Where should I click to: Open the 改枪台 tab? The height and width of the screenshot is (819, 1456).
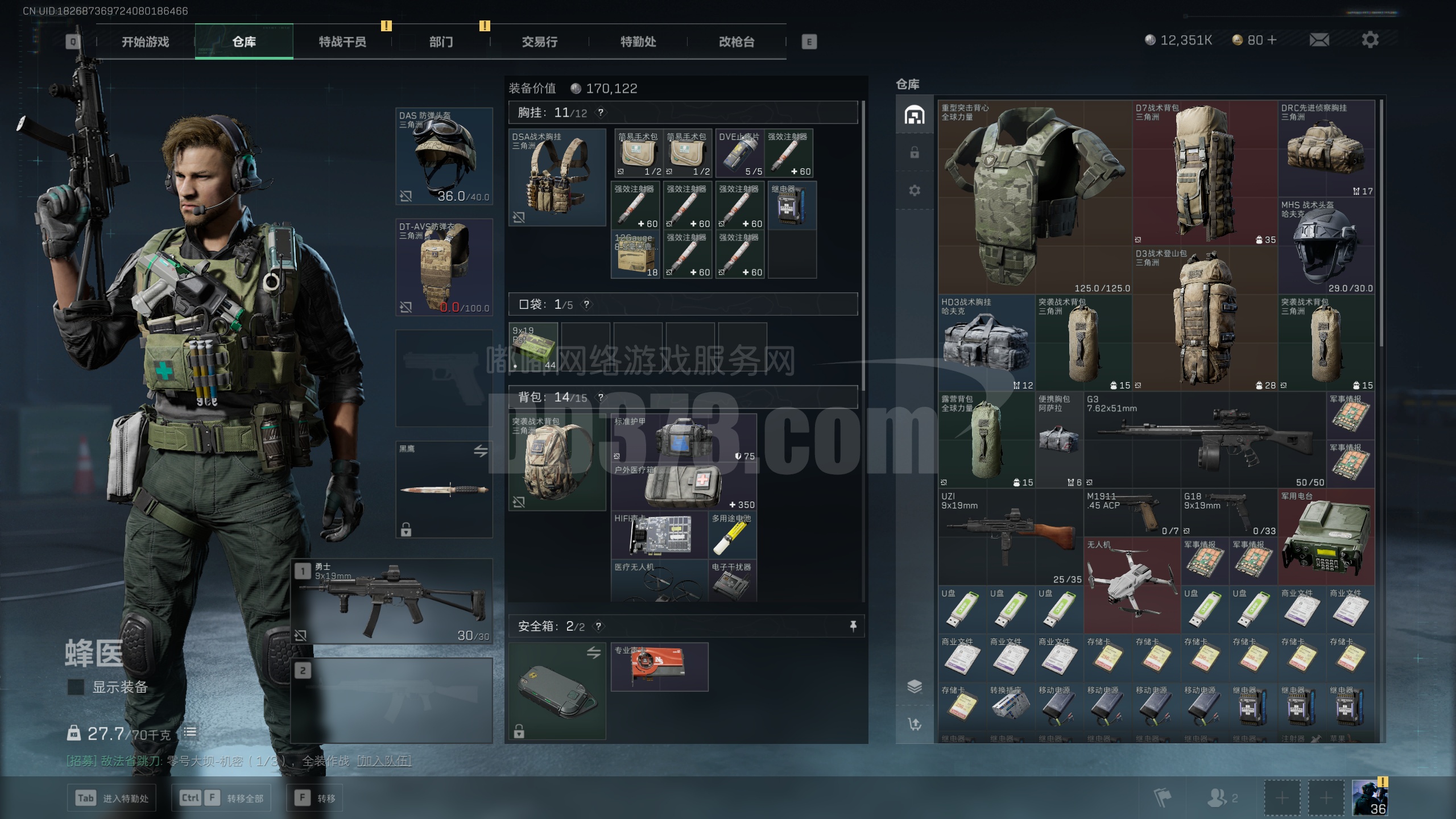737,42
